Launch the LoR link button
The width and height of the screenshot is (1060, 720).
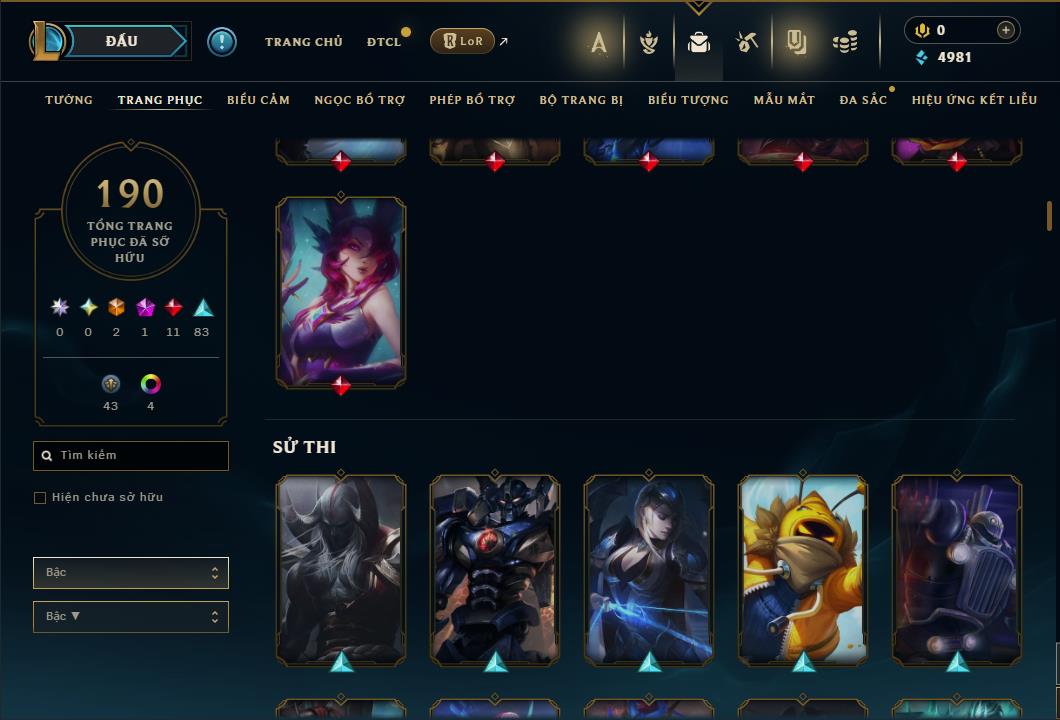coord(462,41)
